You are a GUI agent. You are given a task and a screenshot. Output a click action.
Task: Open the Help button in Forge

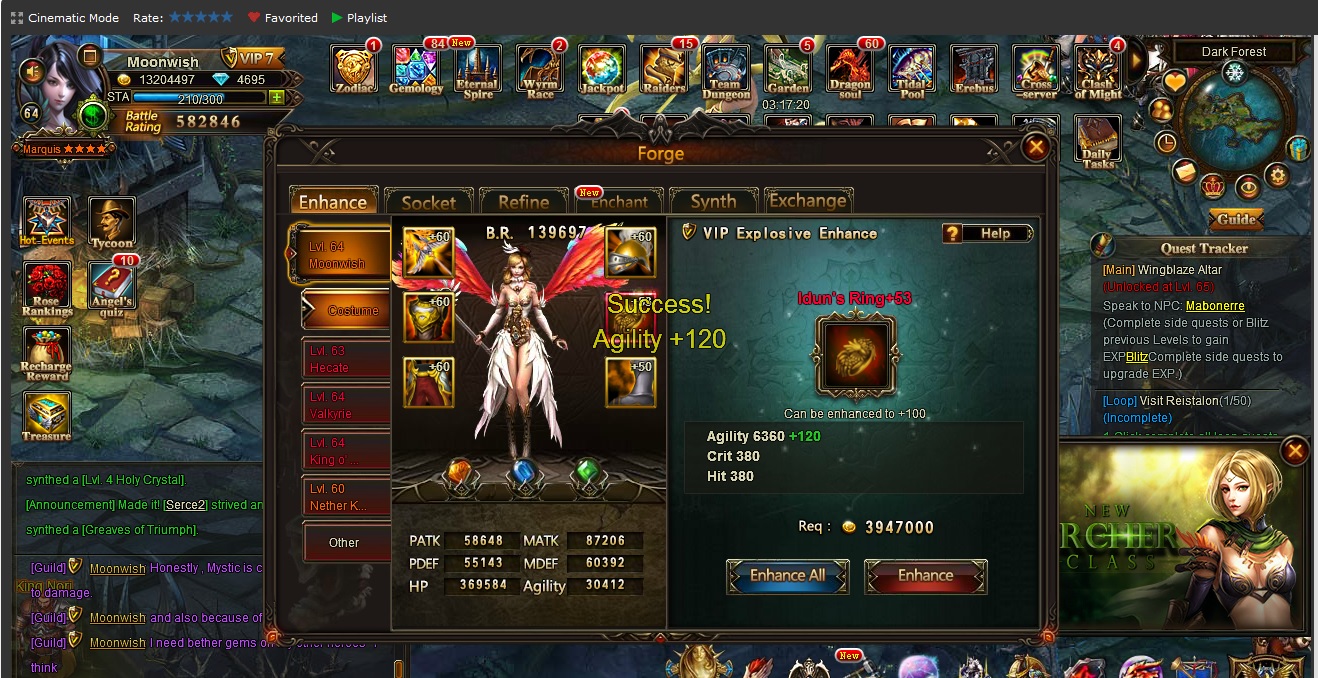(986, 233)
